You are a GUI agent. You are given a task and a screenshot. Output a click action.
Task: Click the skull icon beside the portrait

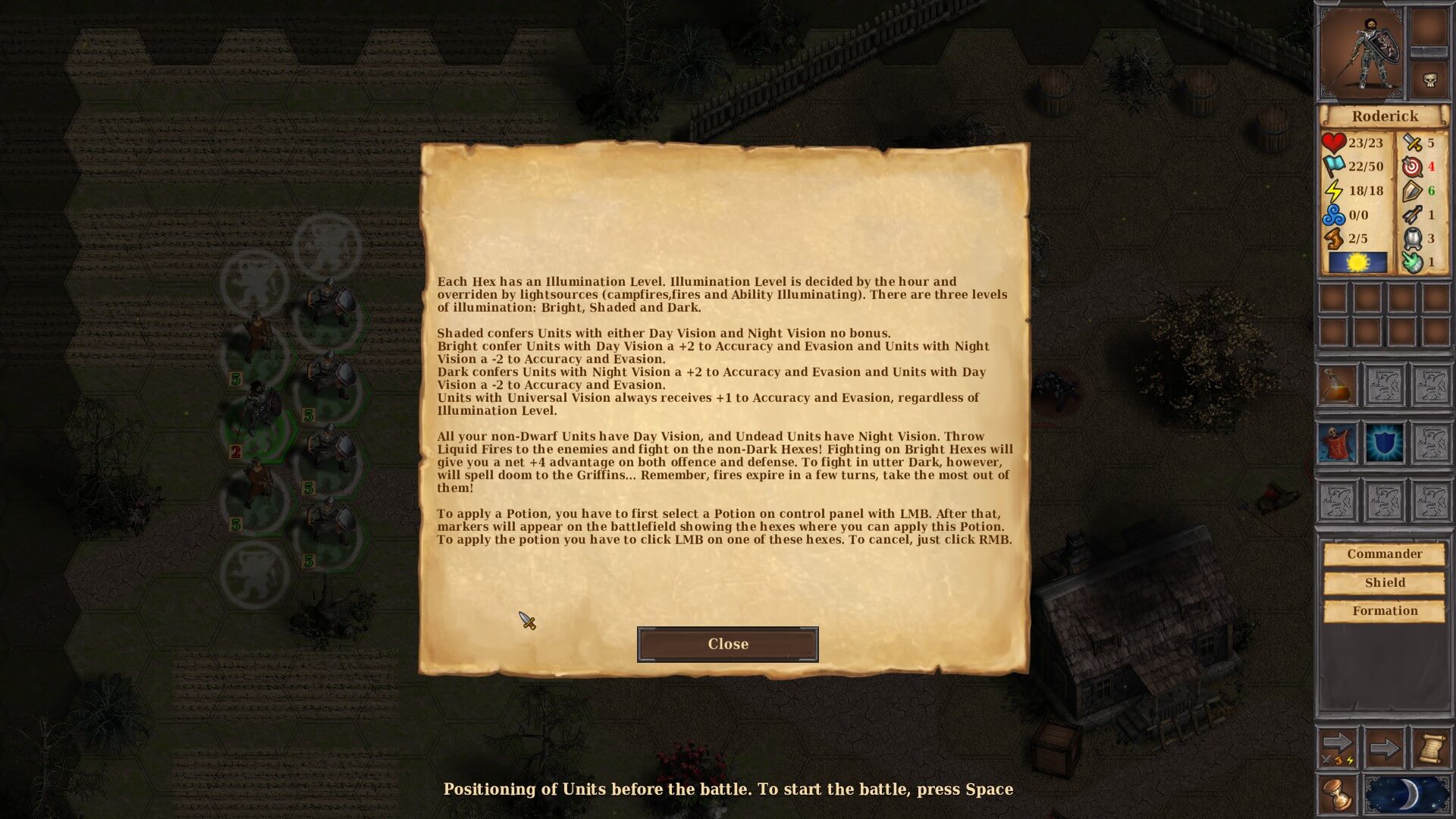pyautogui.click(x=1429, y=80)
